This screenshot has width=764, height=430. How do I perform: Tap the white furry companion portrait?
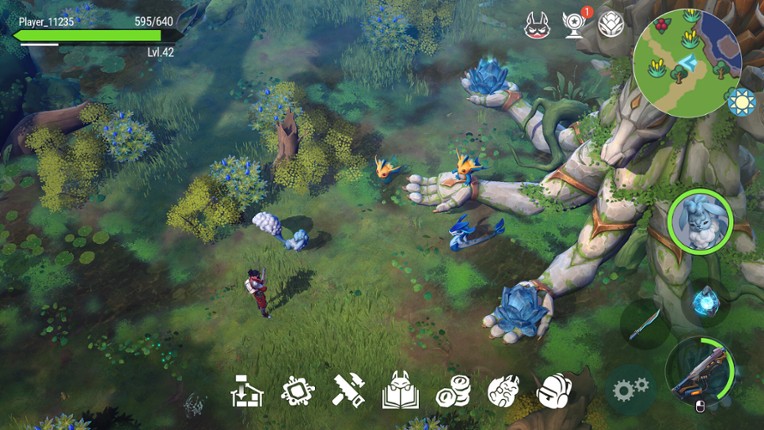(699, 221)
